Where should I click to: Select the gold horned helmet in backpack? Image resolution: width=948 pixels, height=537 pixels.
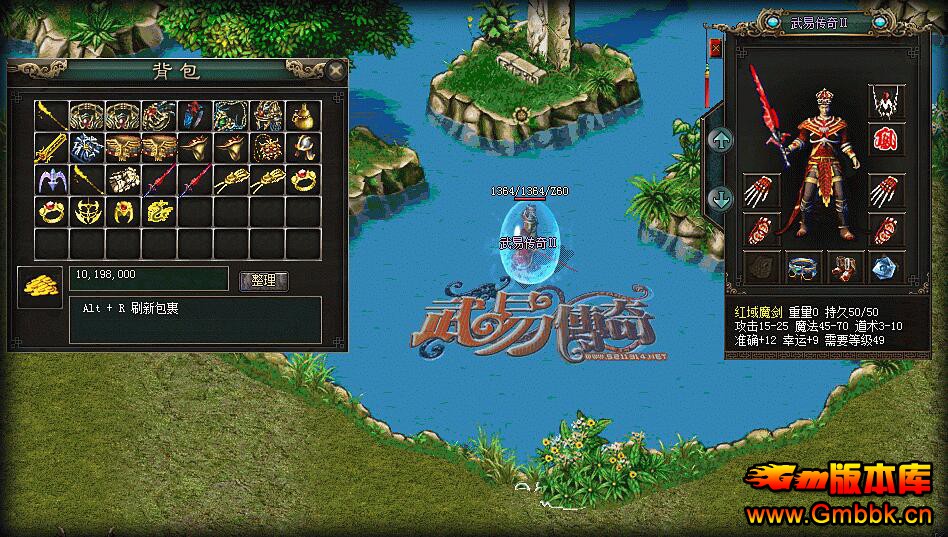87,212
